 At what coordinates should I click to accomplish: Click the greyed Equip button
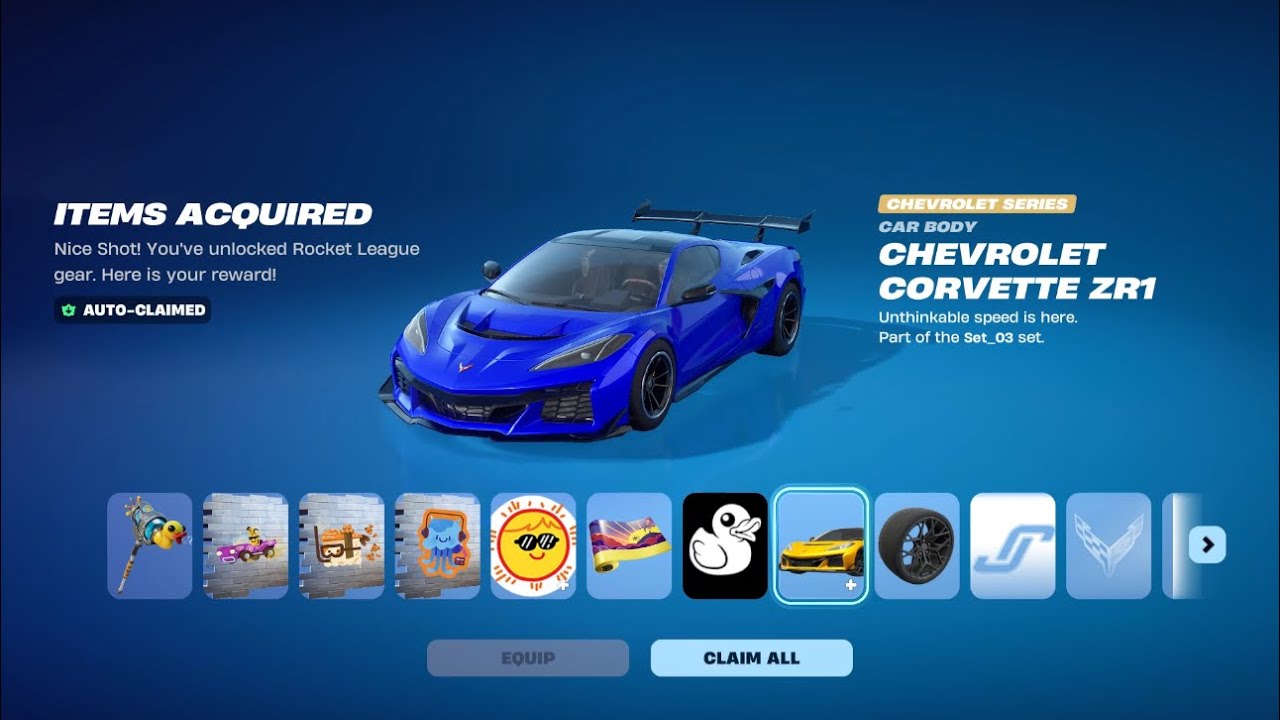tap(528, 658)
